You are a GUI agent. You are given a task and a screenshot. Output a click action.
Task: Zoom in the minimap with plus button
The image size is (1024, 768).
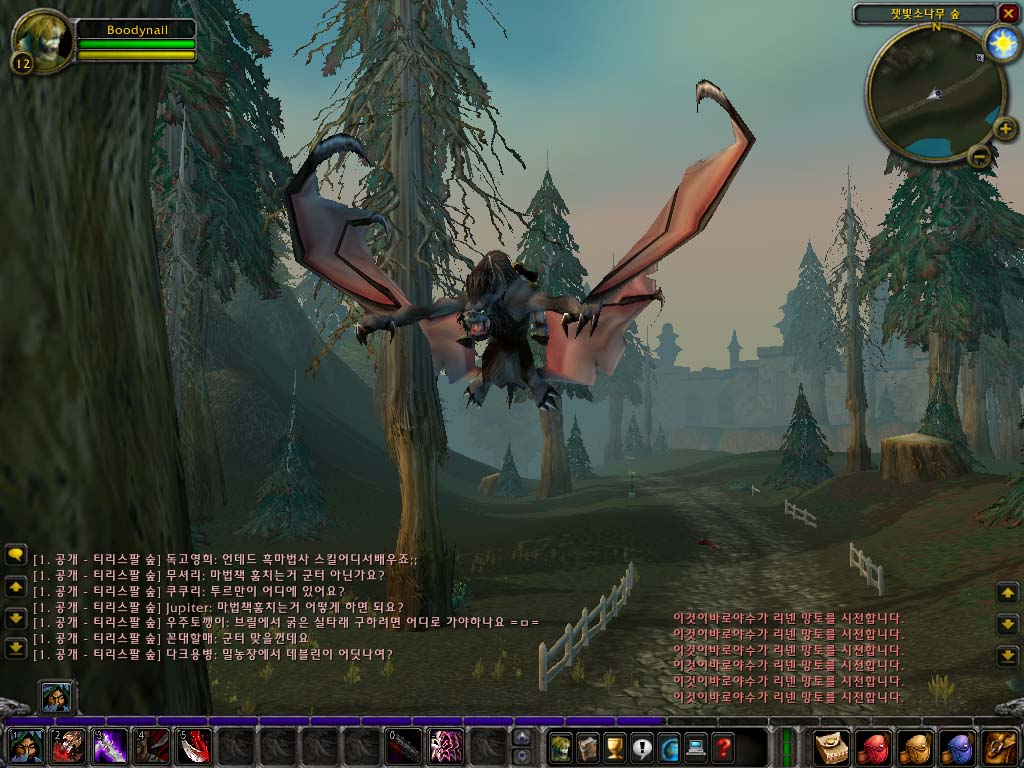[x=1004, y=128]
